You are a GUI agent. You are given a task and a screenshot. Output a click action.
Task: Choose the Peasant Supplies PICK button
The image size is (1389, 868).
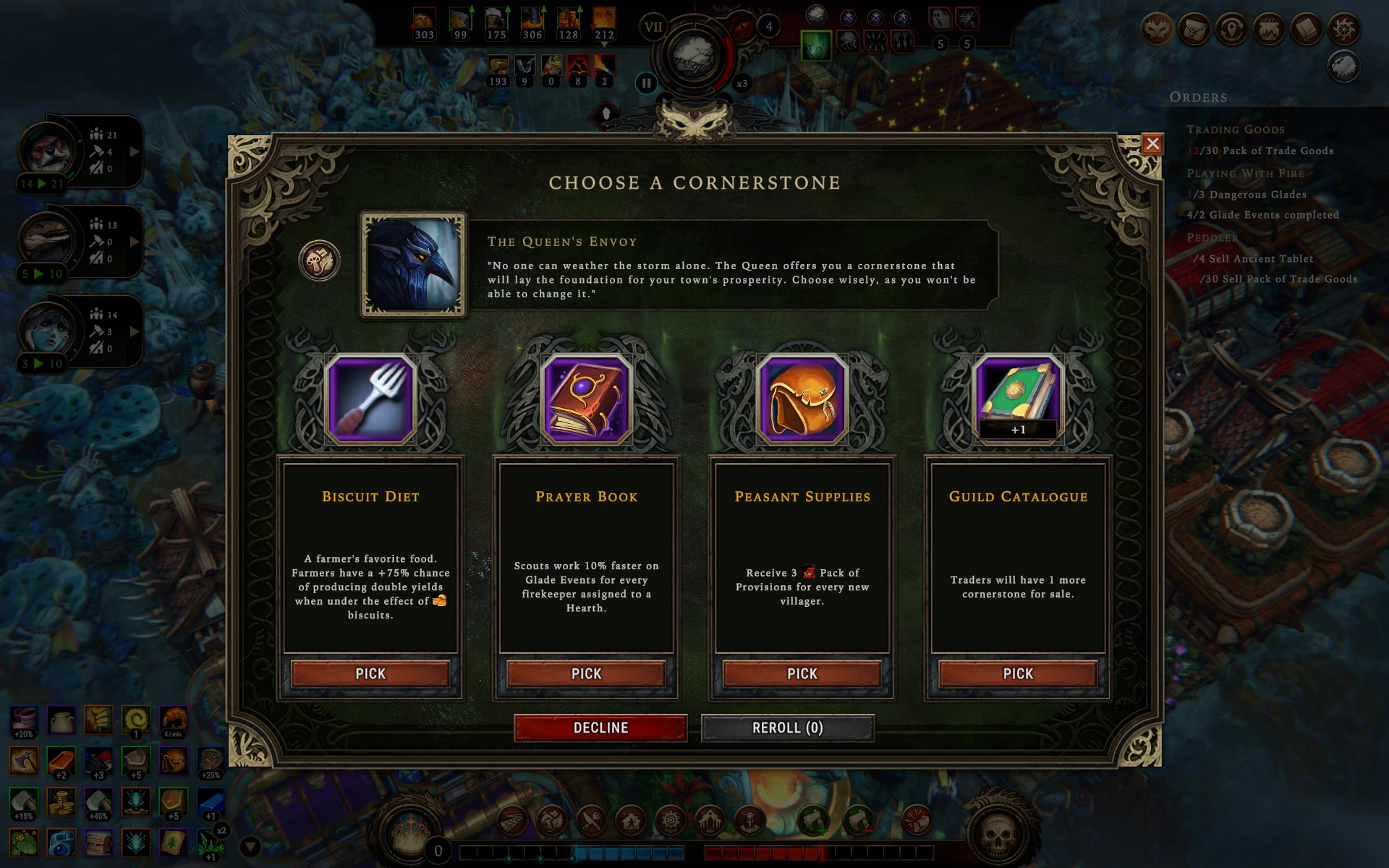802,673
